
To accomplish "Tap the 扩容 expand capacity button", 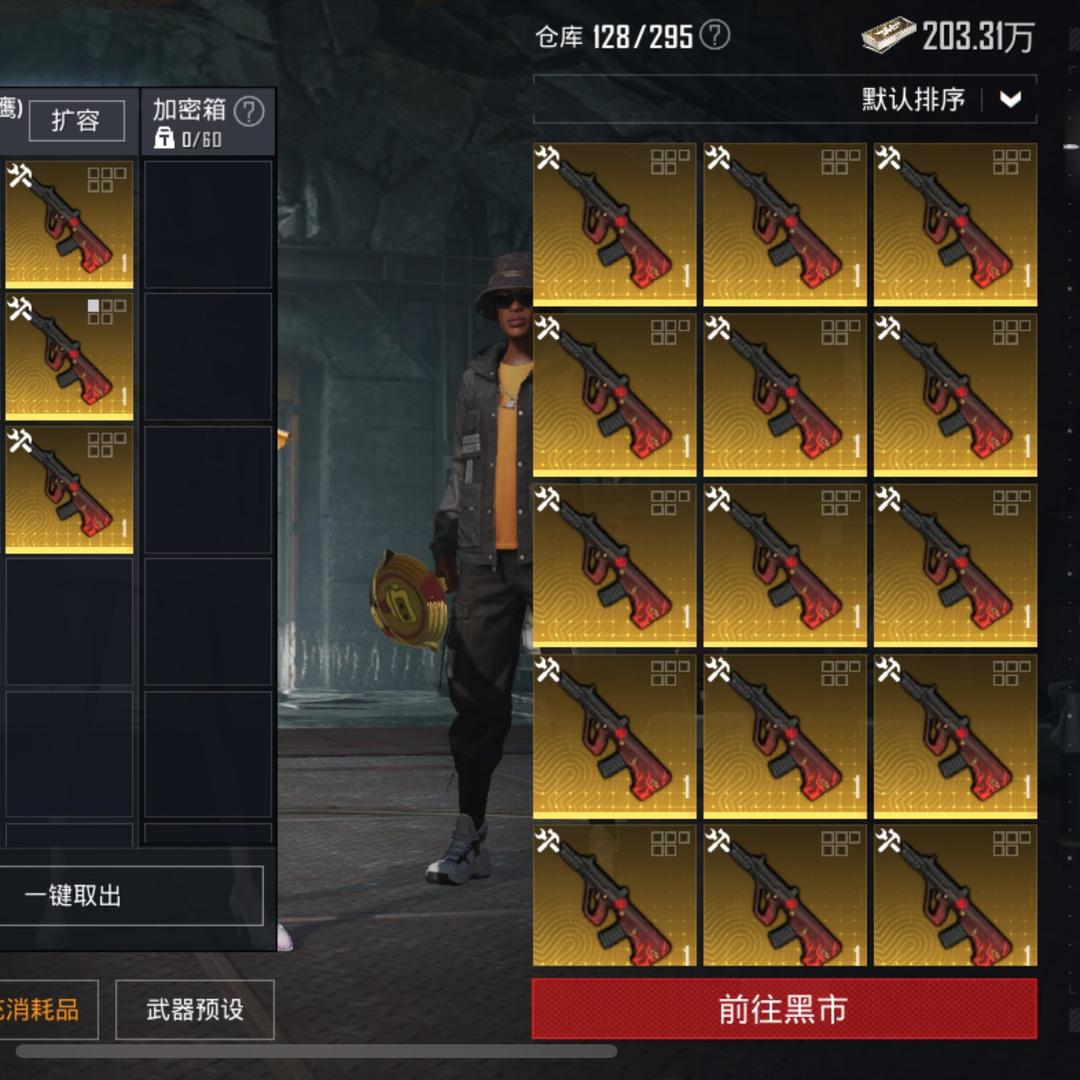I will [76, 121].
